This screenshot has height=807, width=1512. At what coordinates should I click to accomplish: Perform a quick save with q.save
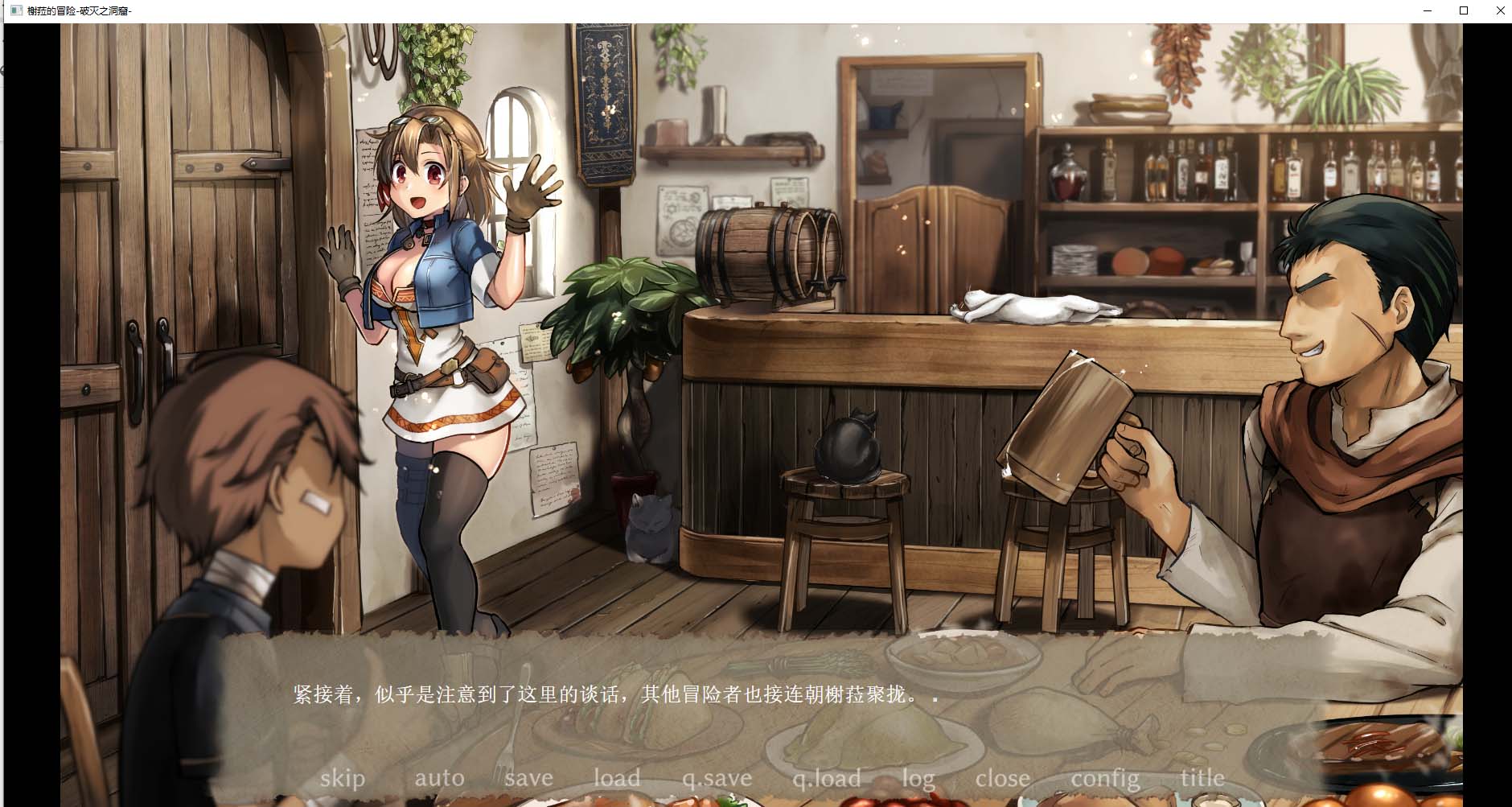click(x=717, y=777)
